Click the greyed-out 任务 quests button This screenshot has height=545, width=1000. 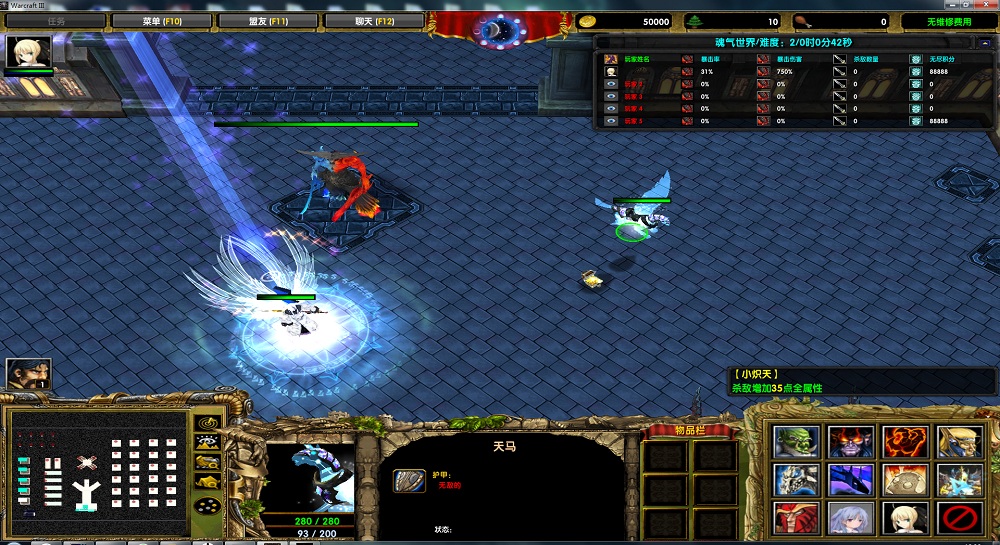(x=57, y=20)
